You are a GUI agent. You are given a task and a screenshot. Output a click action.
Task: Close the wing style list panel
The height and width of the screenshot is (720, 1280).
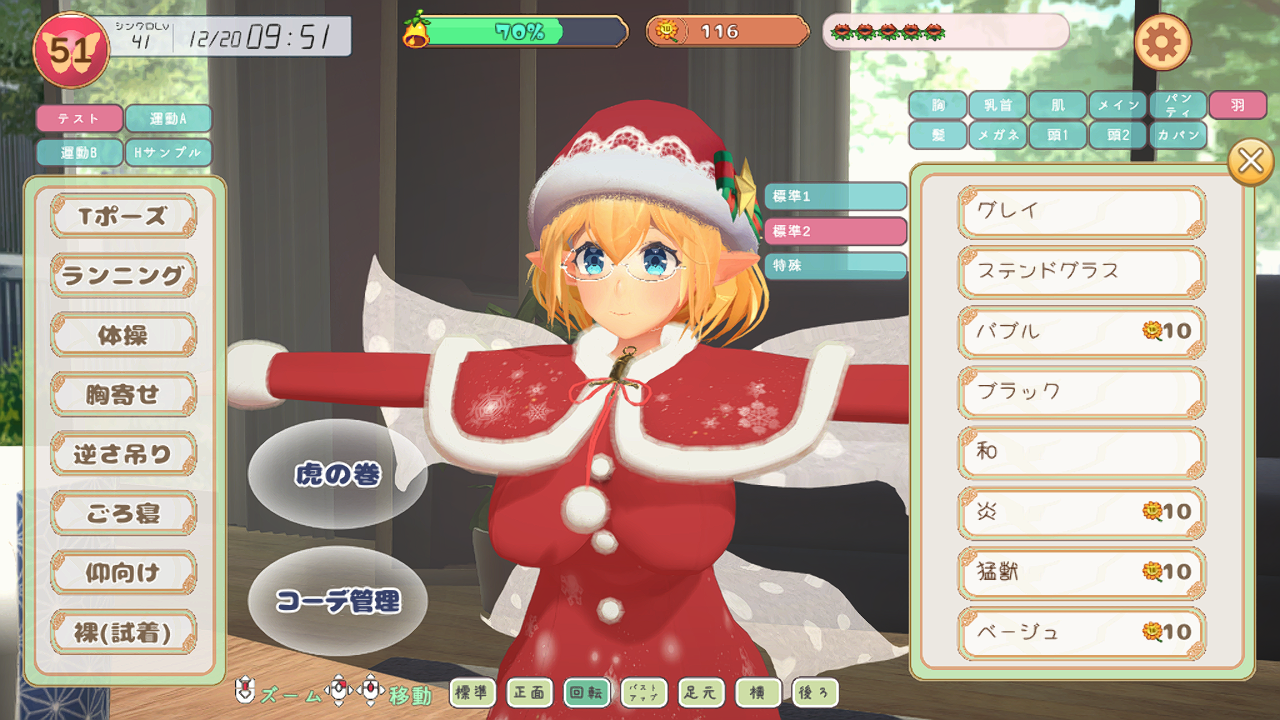click(x=1250, y=162)
